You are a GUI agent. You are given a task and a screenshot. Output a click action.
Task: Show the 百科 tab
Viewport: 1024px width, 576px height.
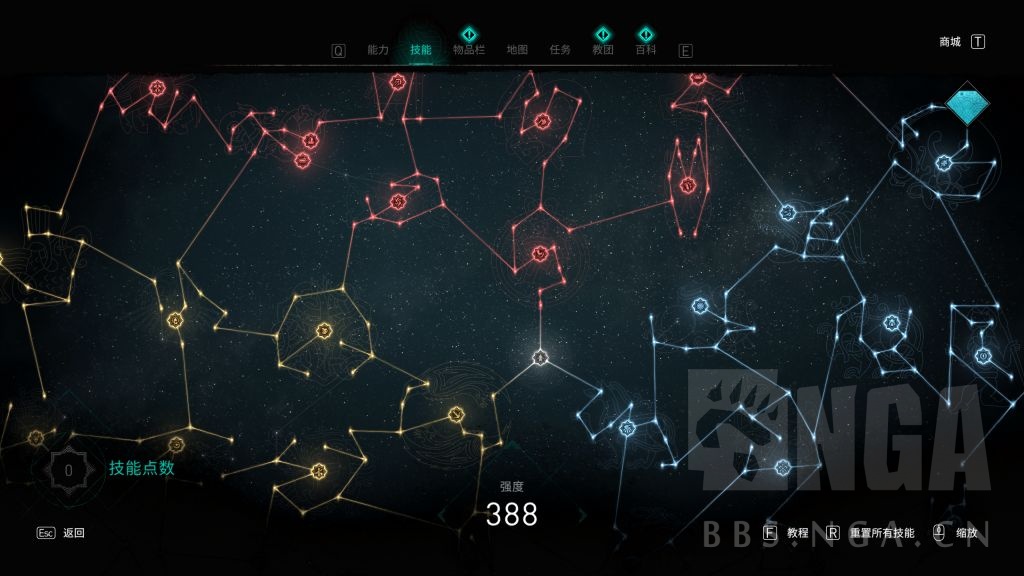pyautogui.click(x=646, y=50)
